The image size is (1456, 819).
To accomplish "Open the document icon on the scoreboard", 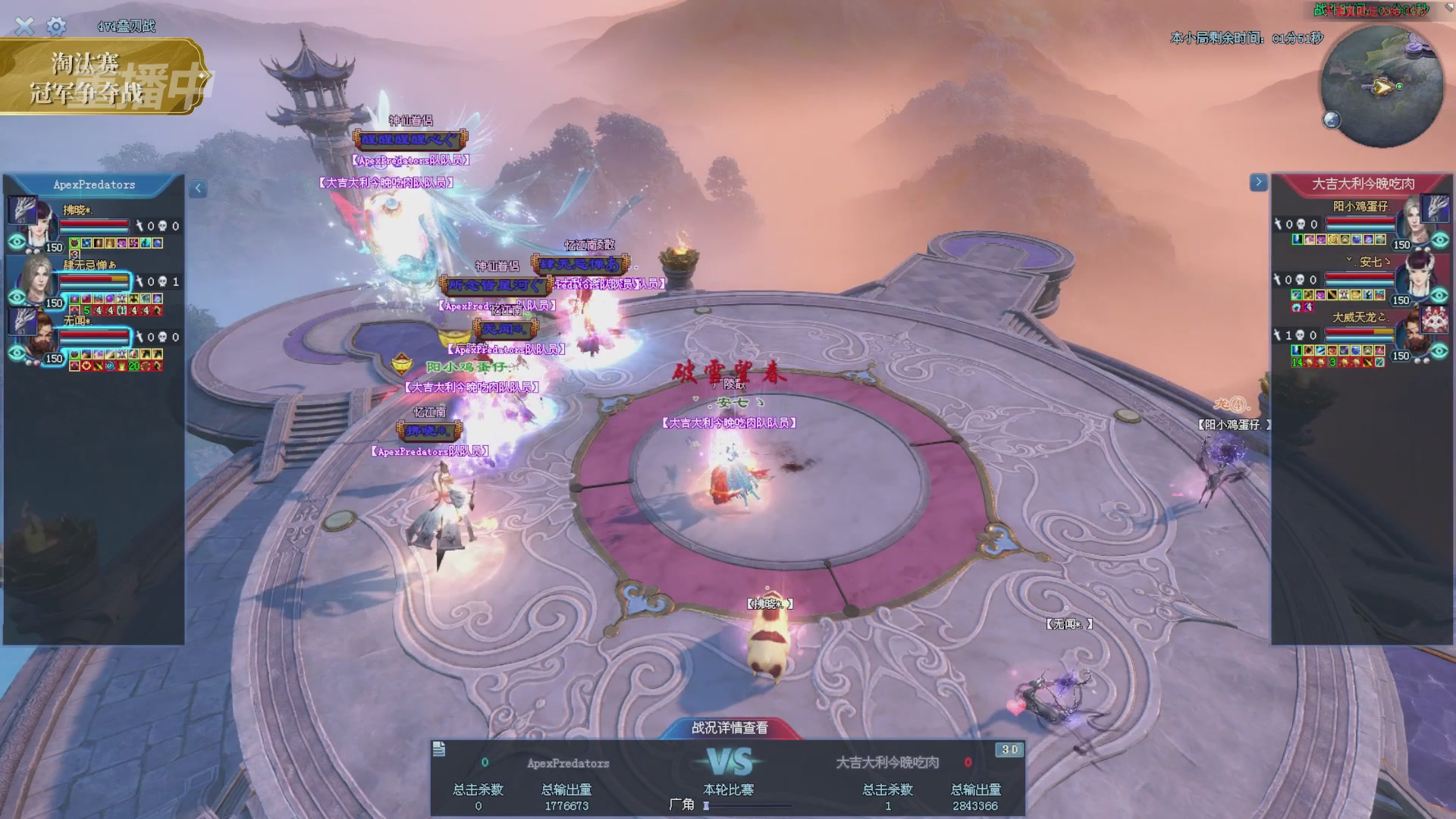I will pyautogui.click(x=439, y=750).
